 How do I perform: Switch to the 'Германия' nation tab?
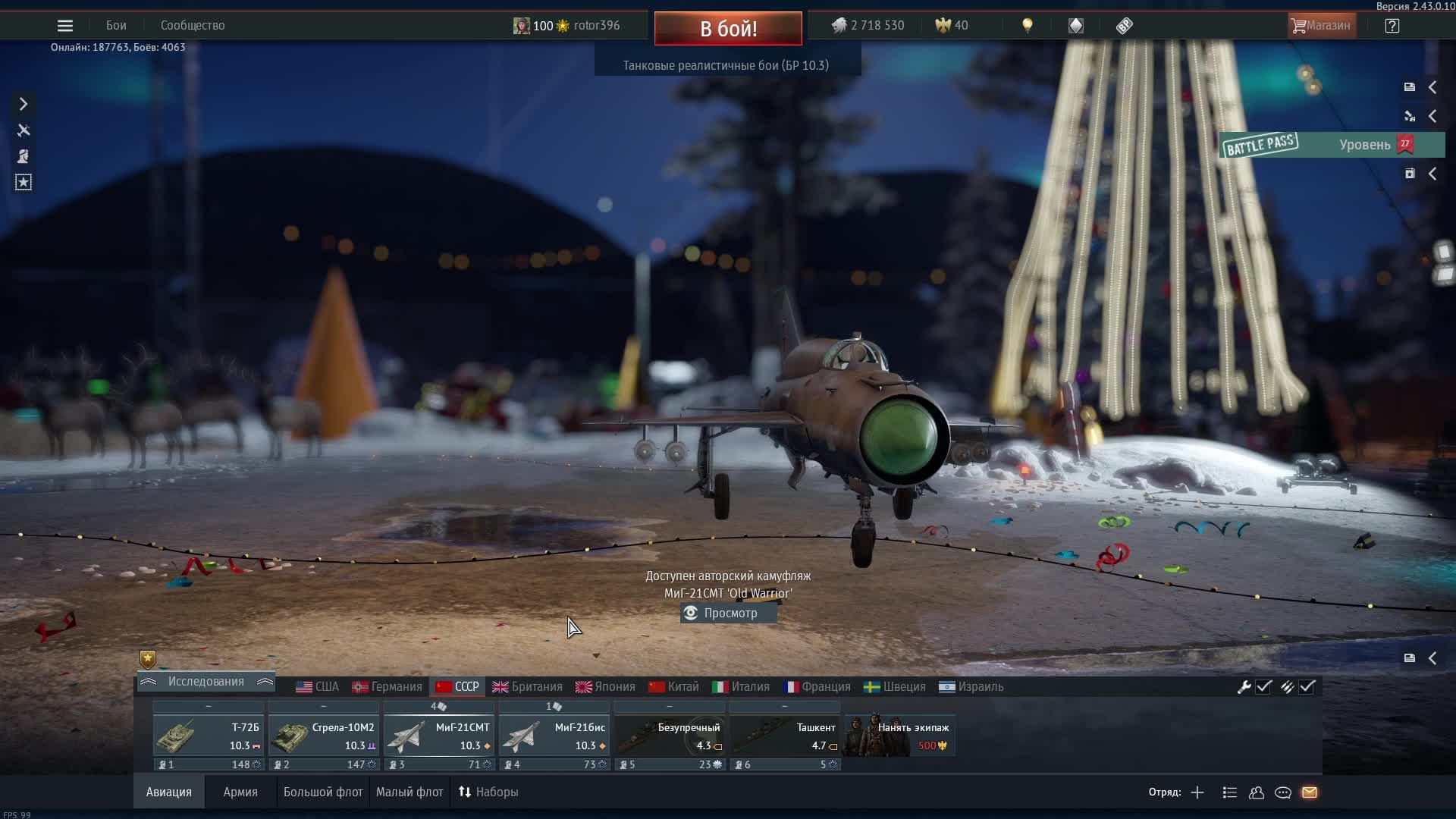coord(387,687)
